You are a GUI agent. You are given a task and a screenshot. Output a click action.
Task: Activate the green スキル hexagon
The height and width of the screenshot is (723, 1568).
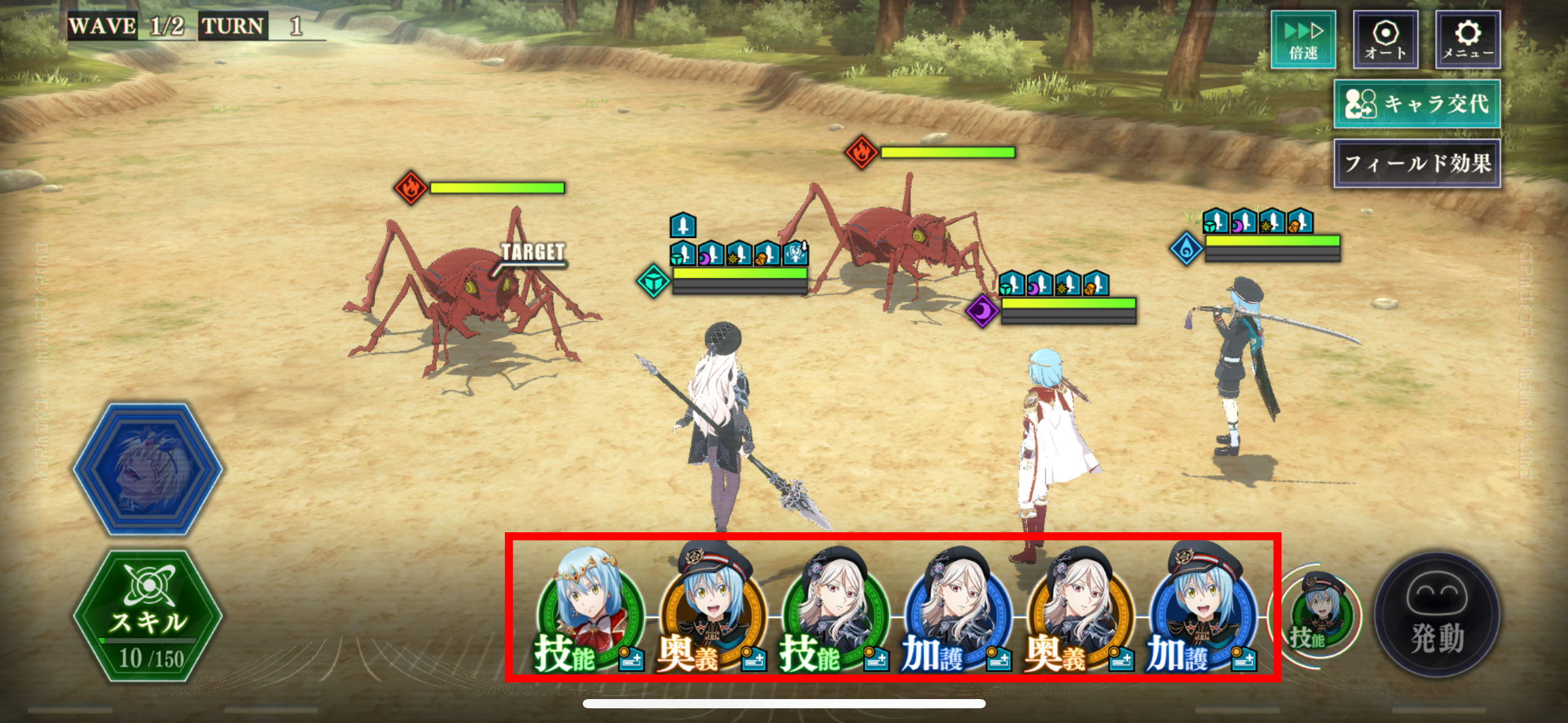(x=148, y=616)
